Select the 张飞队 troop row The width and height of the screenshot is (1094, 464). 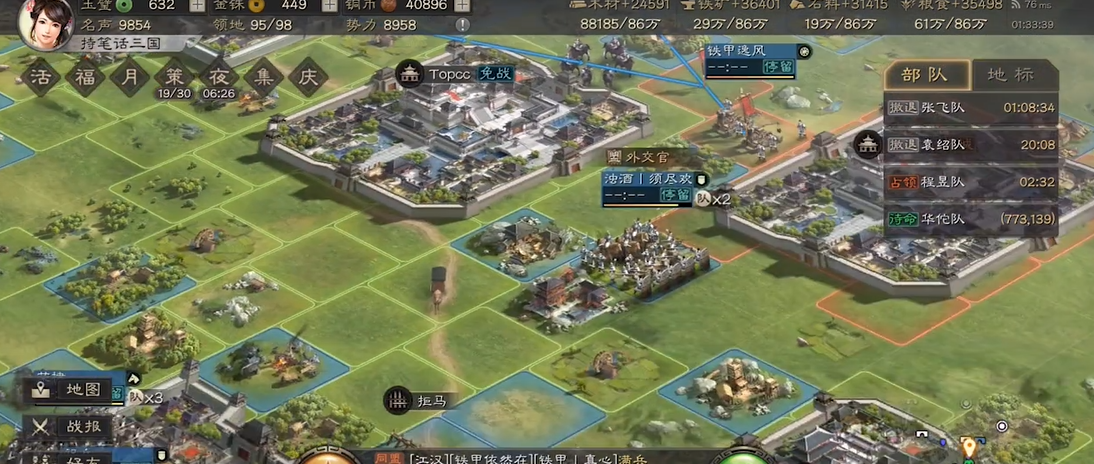pyautogui.click(x=970, y=107)
